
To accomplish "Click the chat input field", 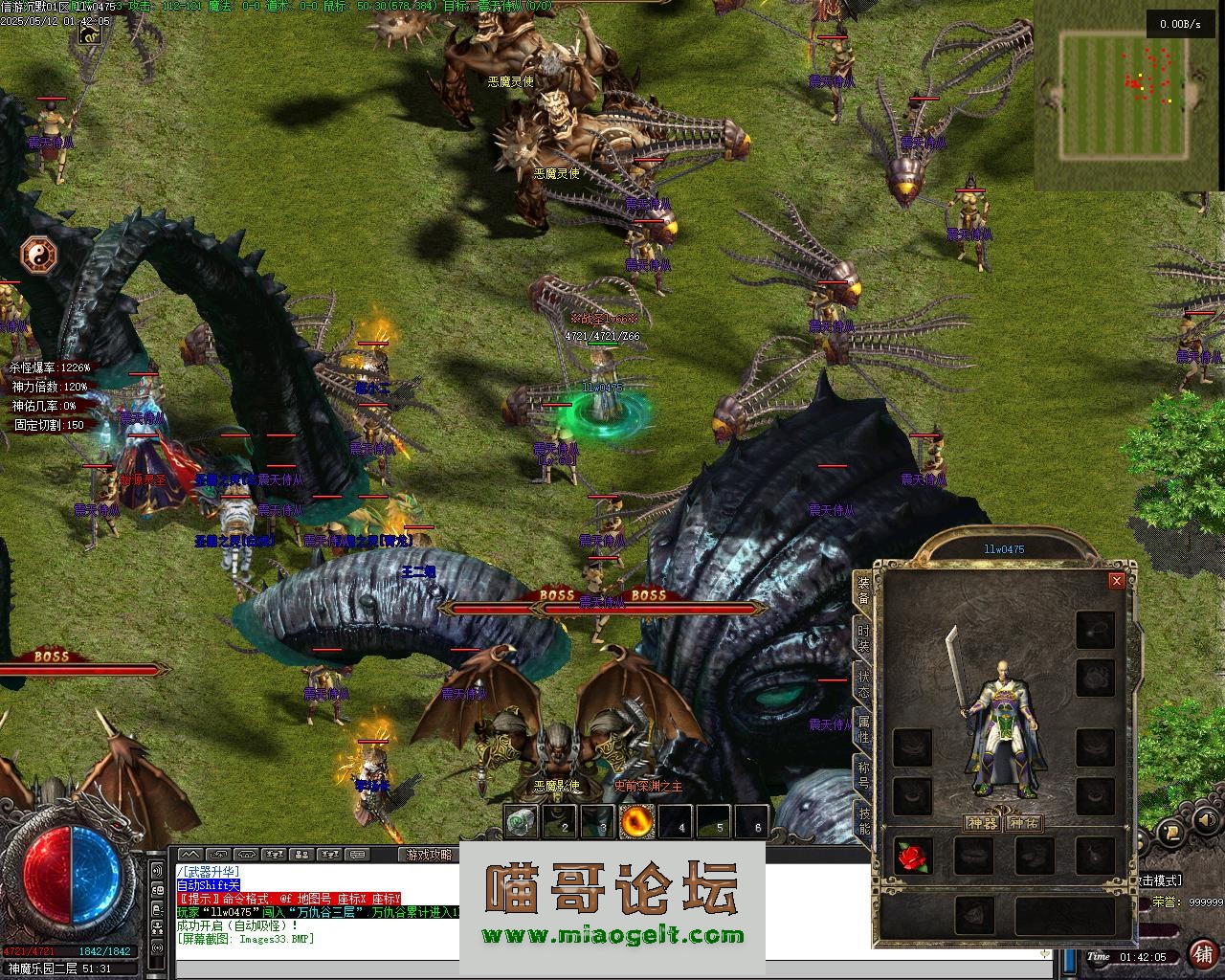I will click(x=612, y=969).
